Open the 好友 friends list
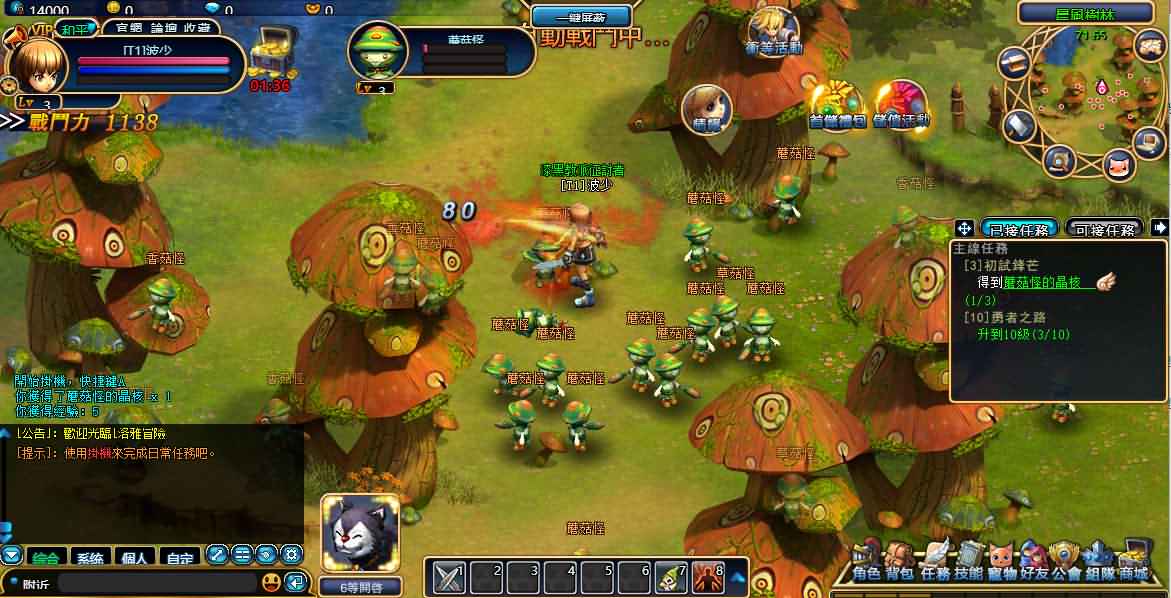The image size is (1171, 598). (x=1034, y=562)
